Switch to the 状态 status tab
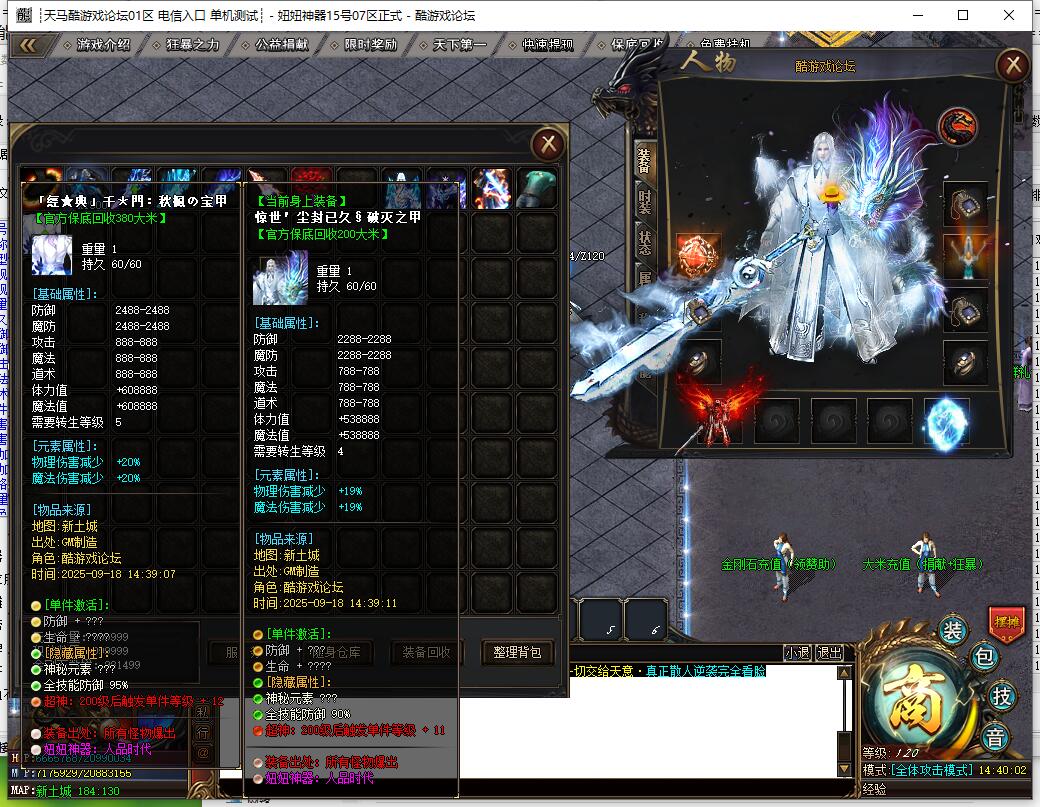Image resolution: width=1040 pixels, height=807 pixels. click(645, 243)
